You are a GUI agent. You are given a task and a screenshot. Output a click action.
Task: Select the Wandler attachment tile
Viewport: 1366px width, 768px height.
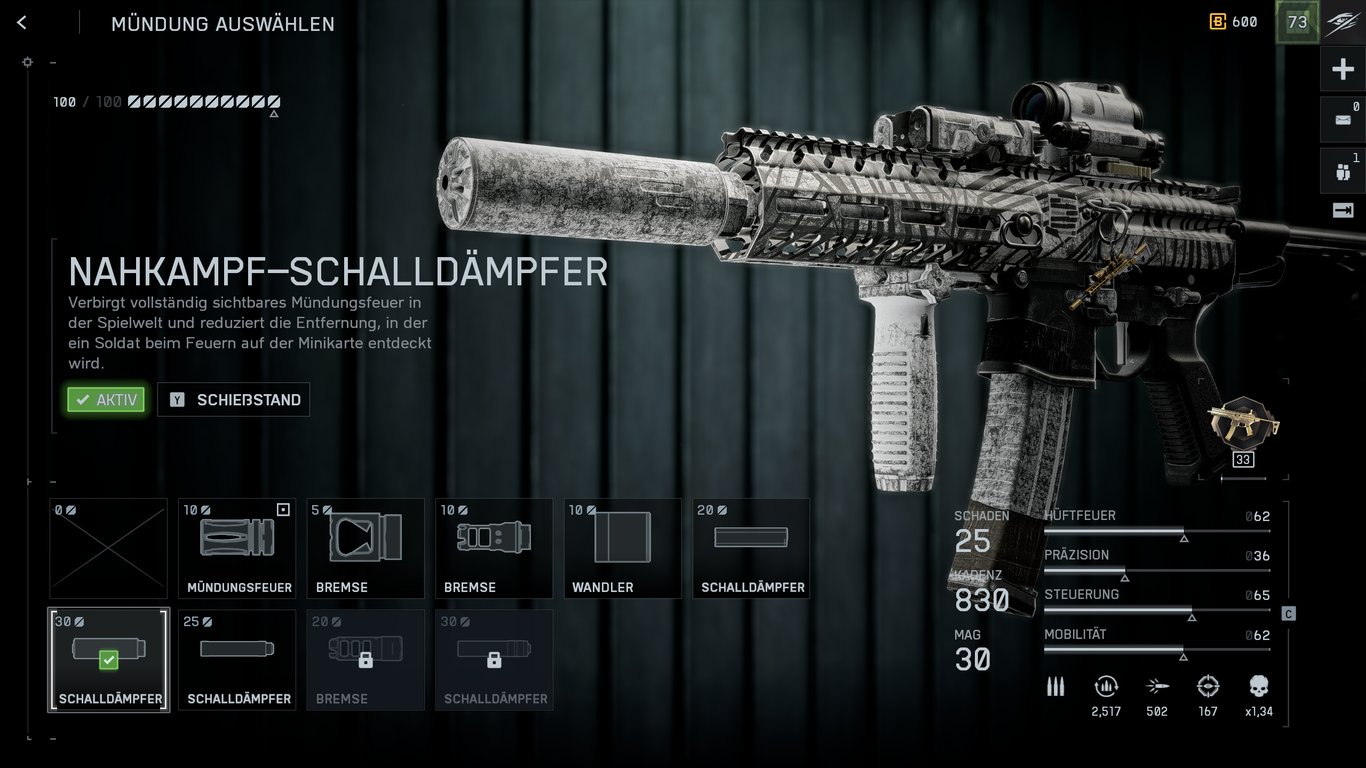click(x=622, y=548)
